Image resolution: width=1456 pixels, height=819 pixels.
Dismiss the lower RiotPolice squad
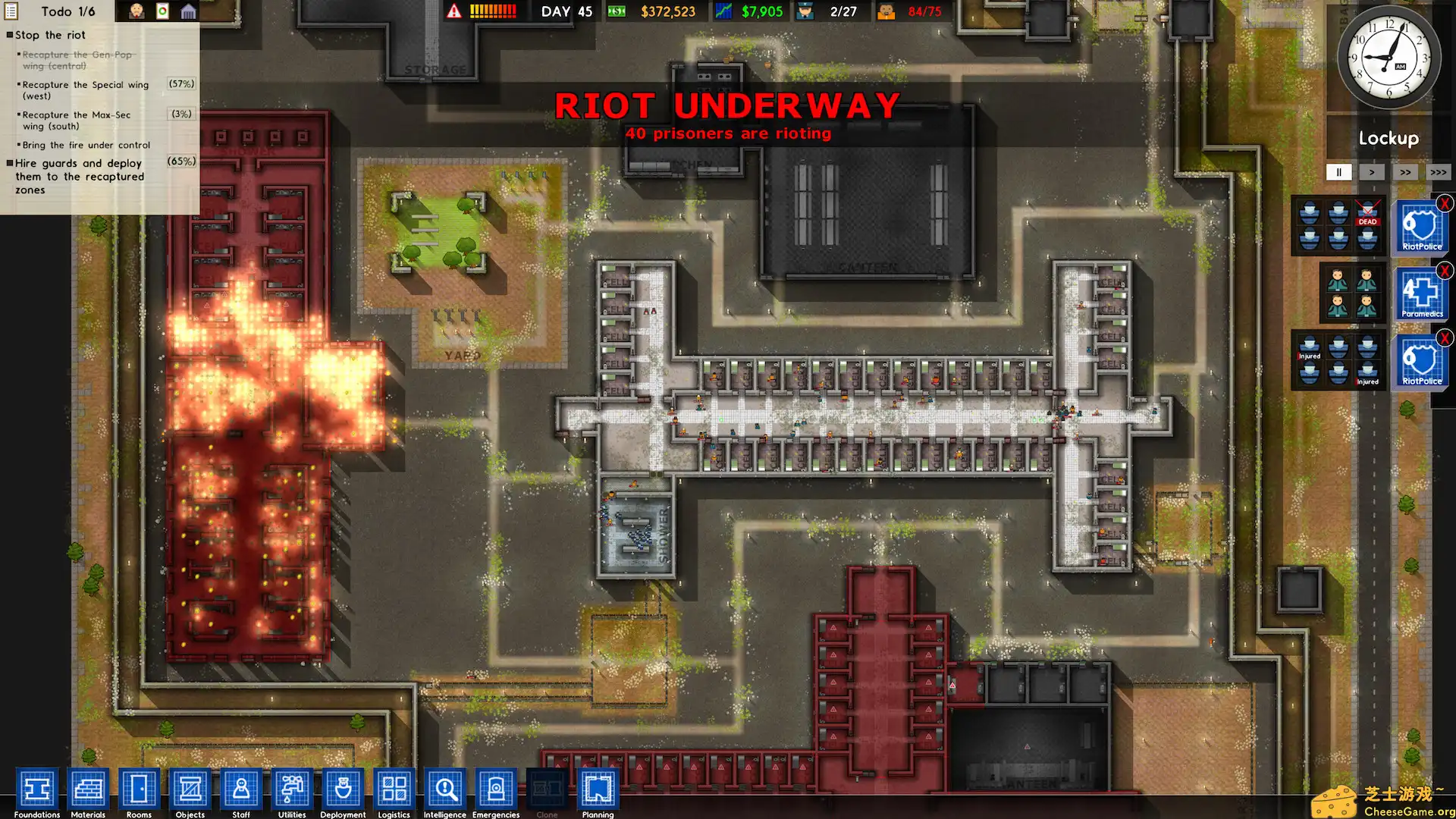click(1445, 337)
